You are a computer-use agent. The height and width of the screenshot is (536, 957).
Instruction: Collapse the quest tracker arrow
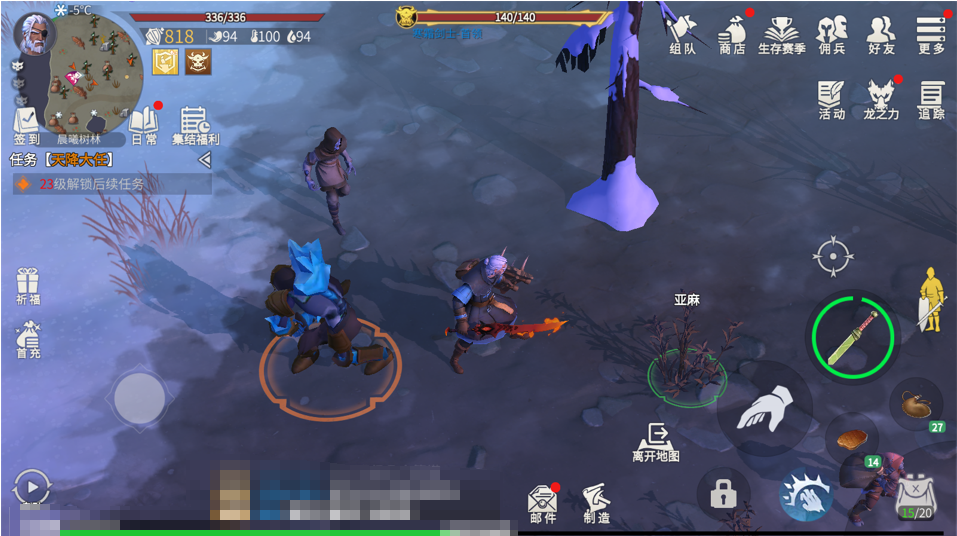pyautogui.click(x=204, y=160)
